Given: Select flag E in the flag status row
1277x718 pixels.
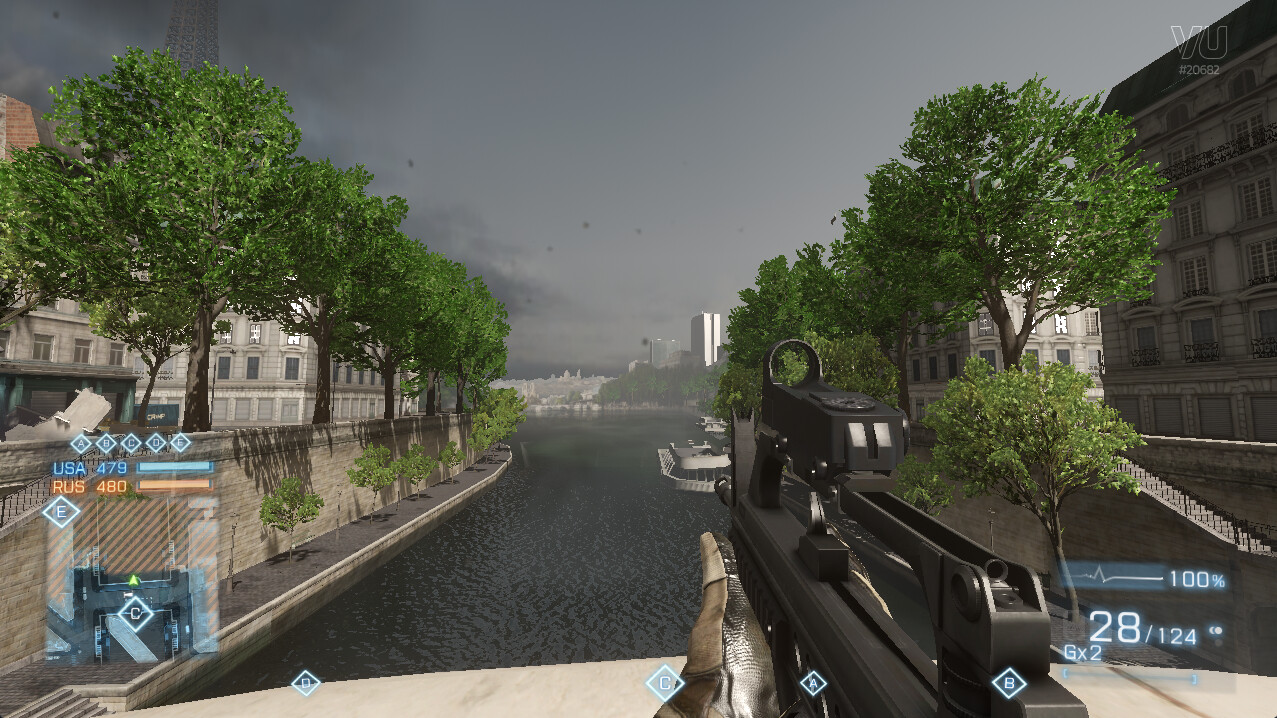Looking at the screenshot, I should pos(180,443).
